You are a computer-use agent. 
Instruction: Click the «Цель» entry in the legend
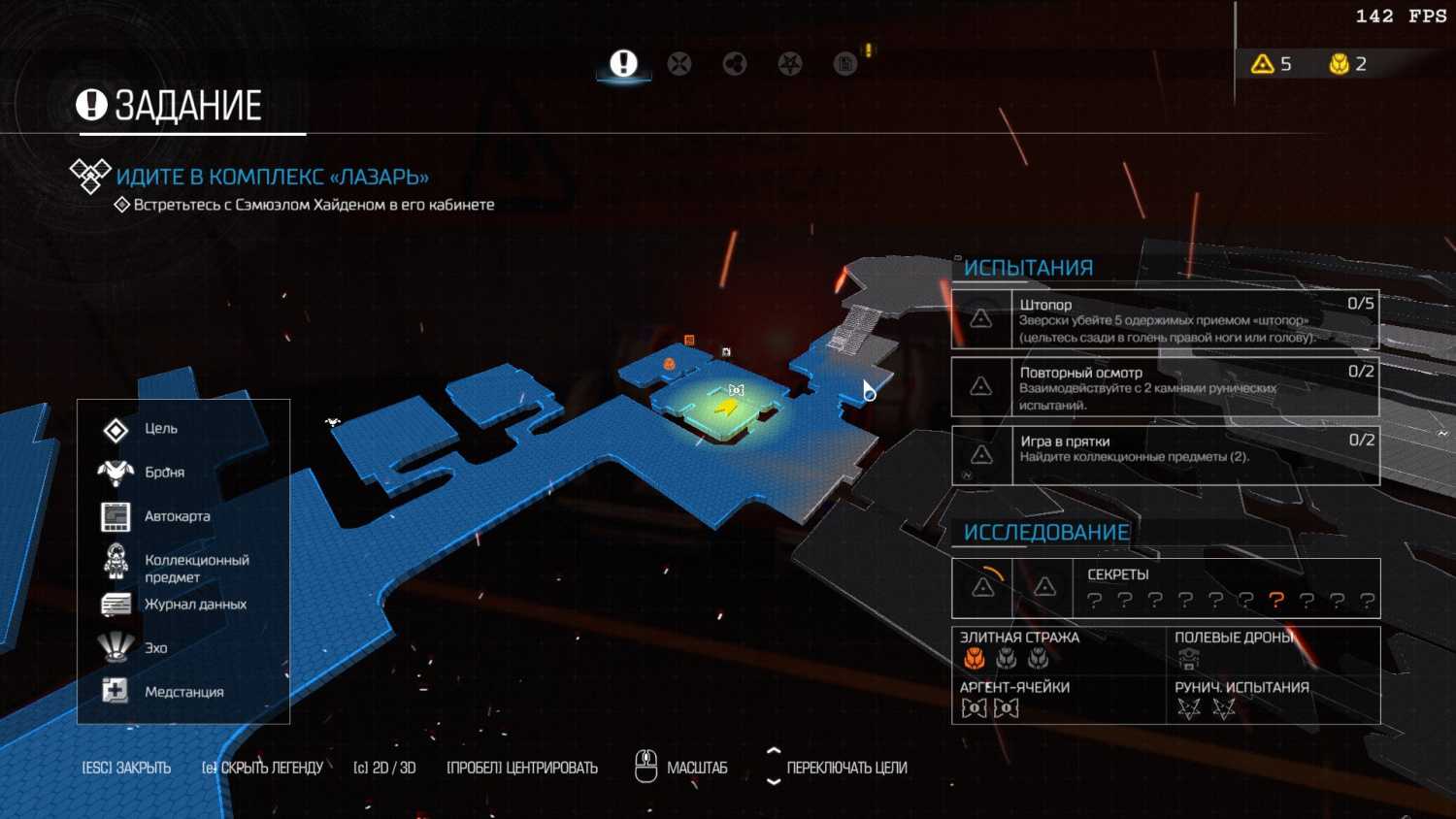coord(160,429)
